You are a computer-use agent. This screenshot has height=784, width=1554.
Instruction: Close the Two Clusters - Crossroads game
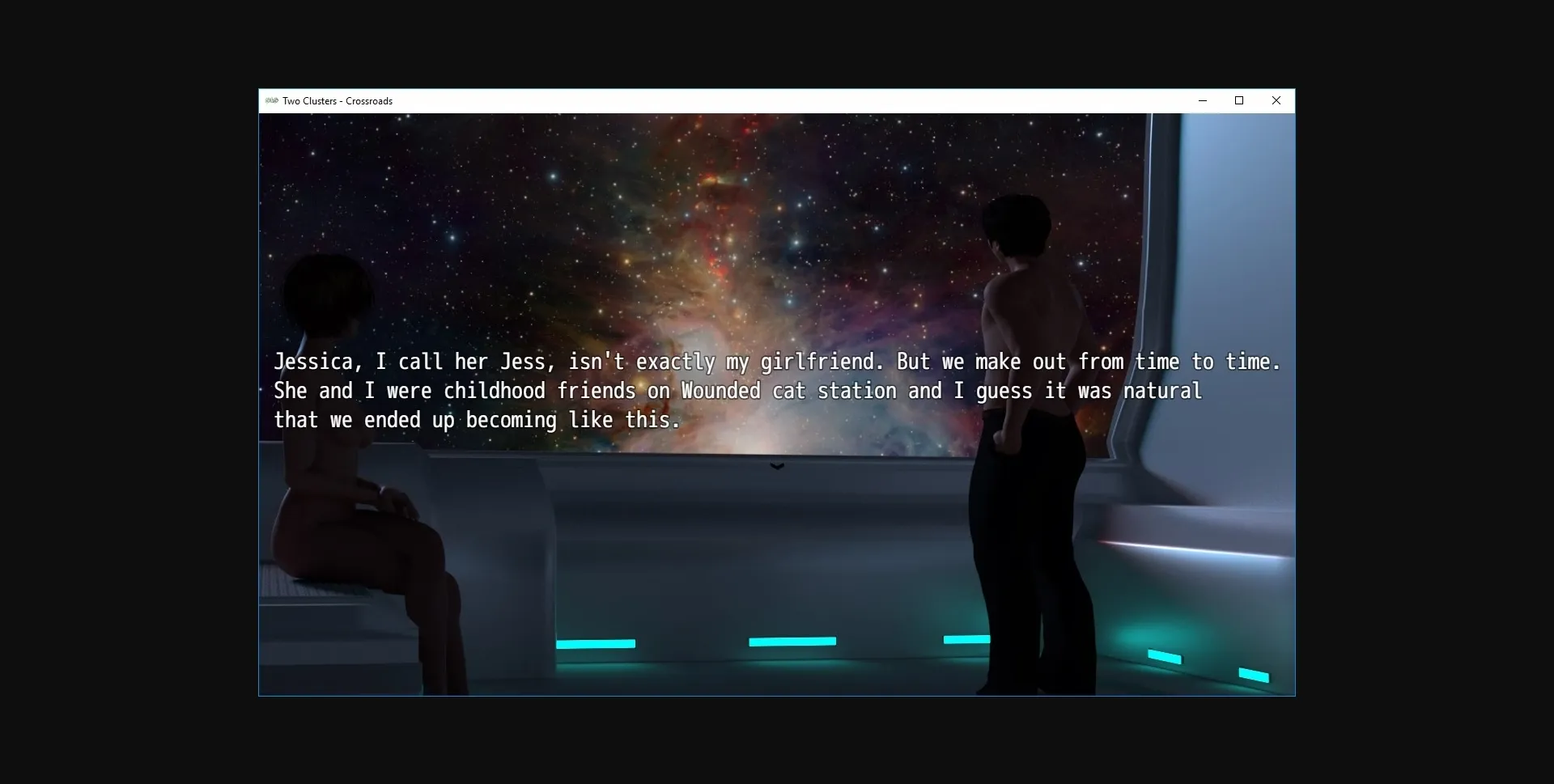click(x=1276, y=100)
